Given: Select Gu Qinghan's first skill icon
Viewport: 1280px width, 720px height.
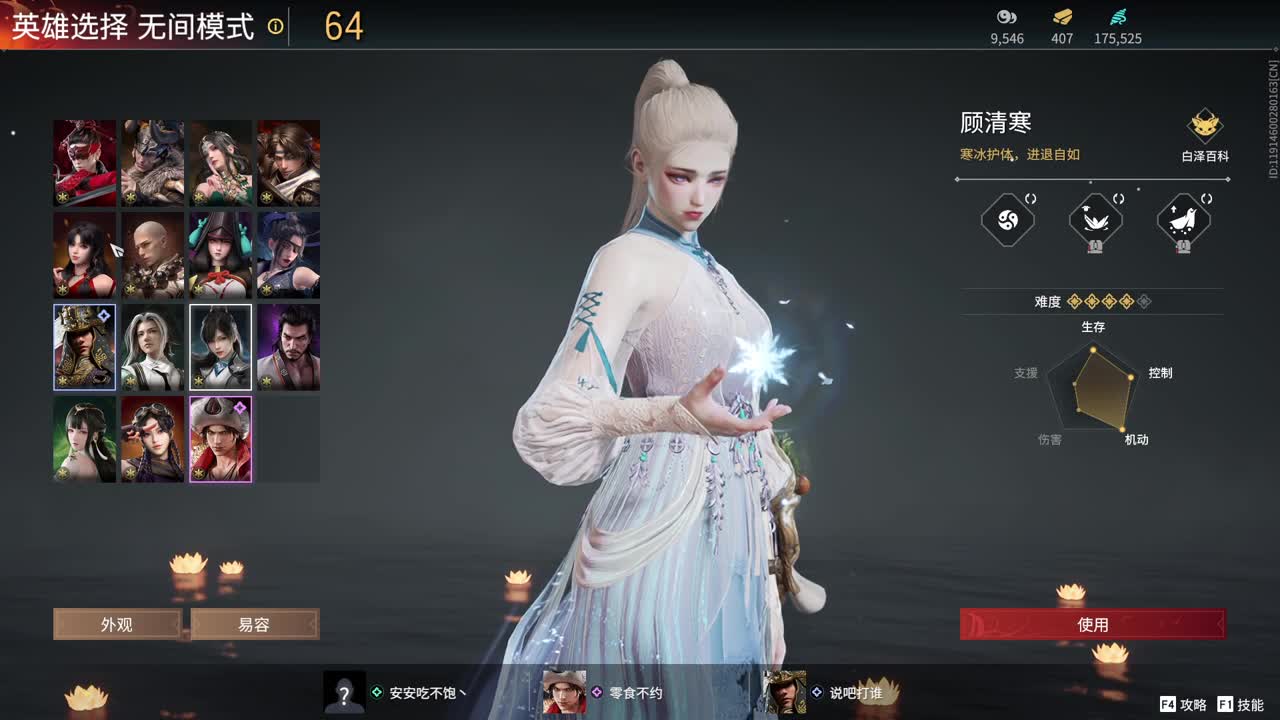Looking at the screenshot, I should [1006, 218].
